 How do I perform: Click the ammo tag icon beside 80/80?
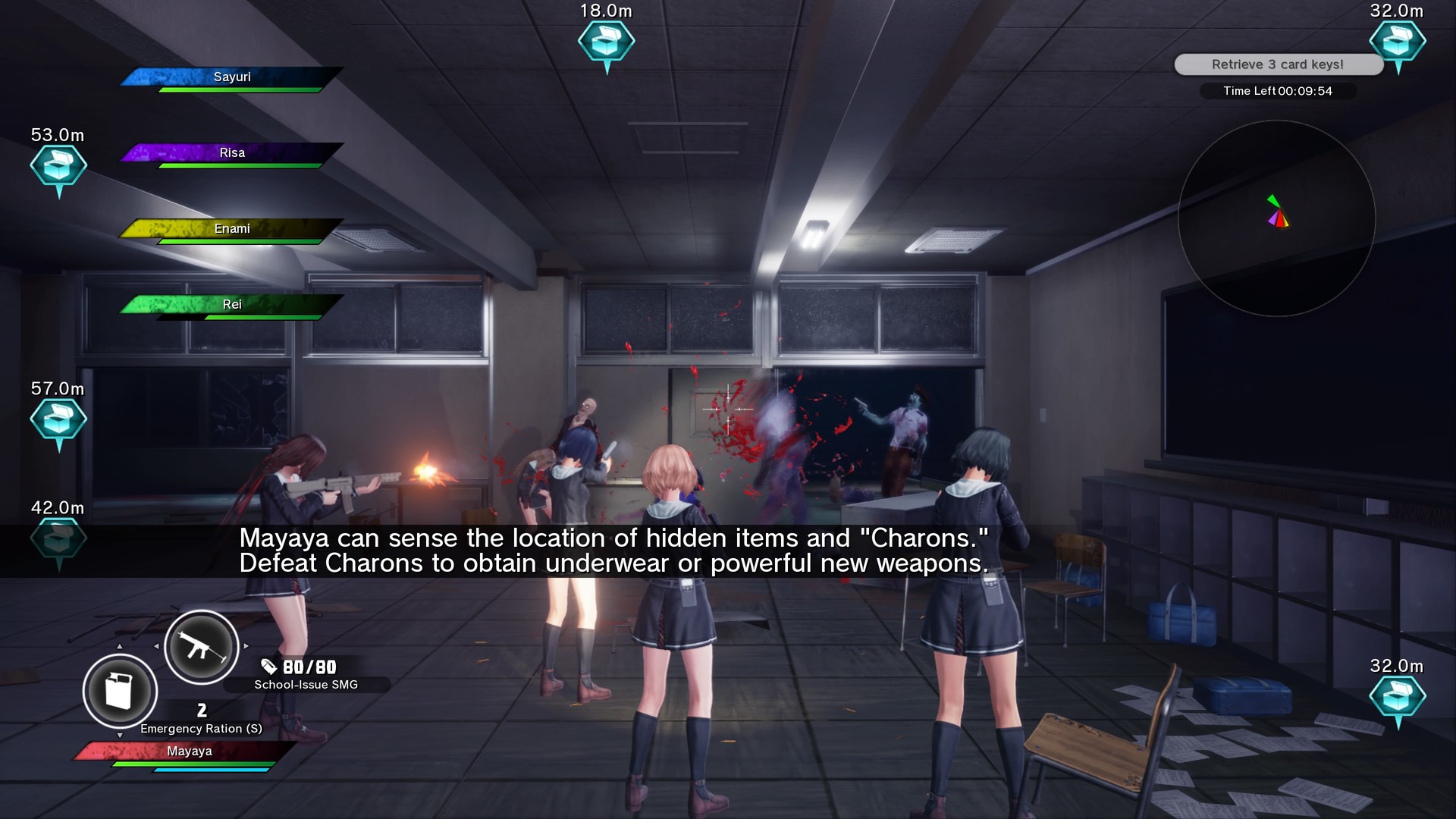(x=268, y=667)
